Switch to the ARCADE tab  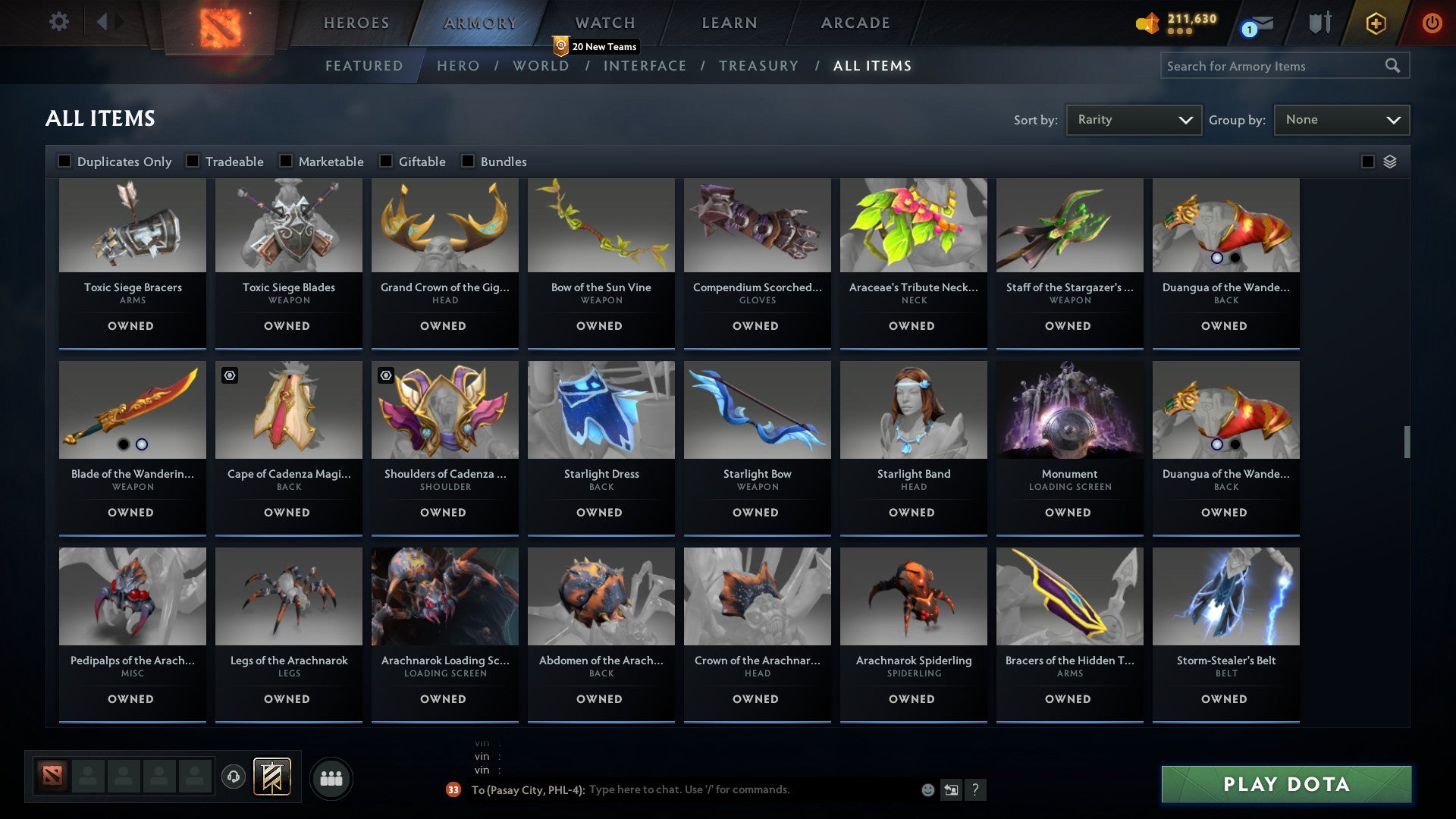click(854, 23)
